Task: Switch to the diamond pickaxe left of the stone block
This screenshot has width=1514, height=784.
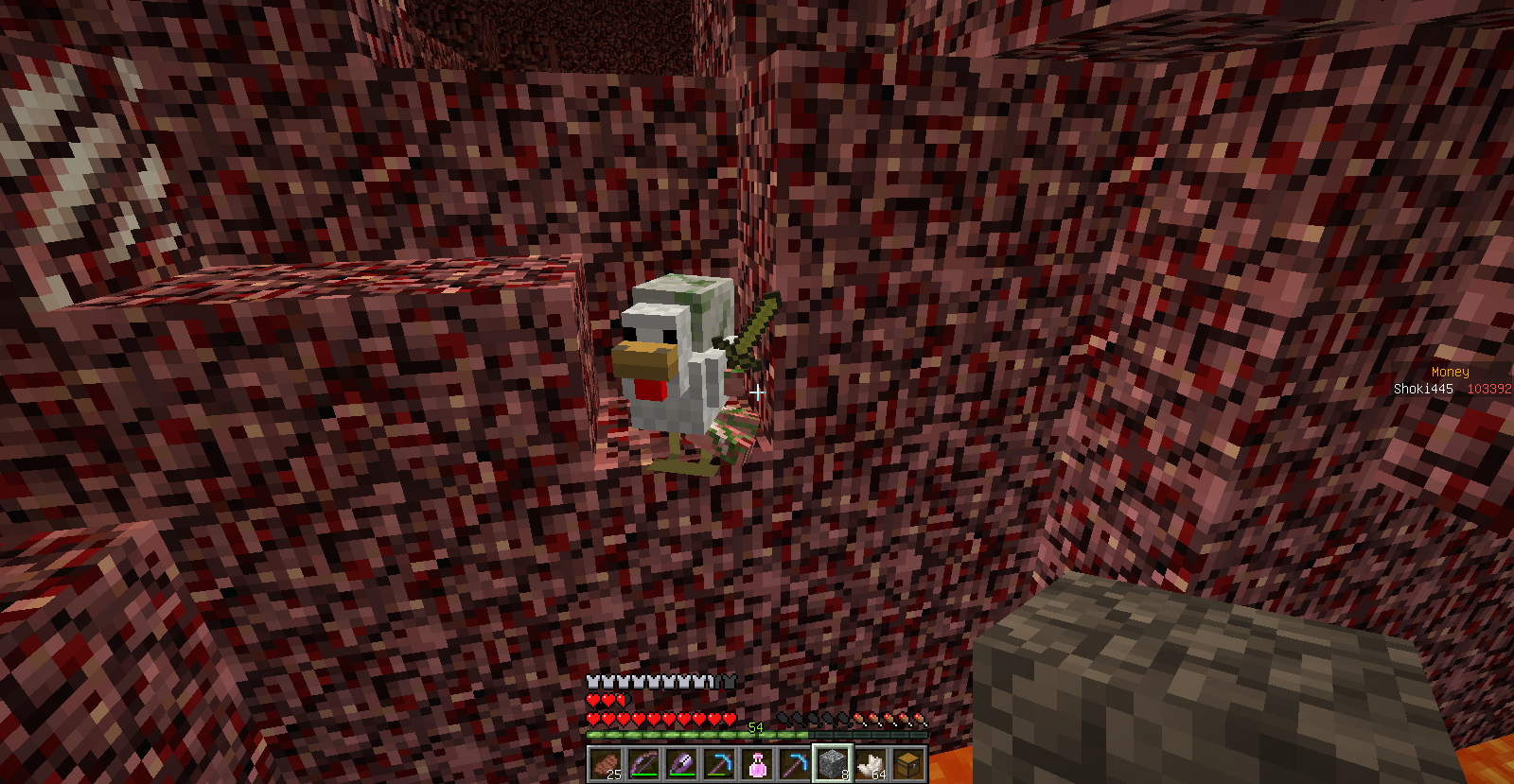Action: click(x=795, y=764)
